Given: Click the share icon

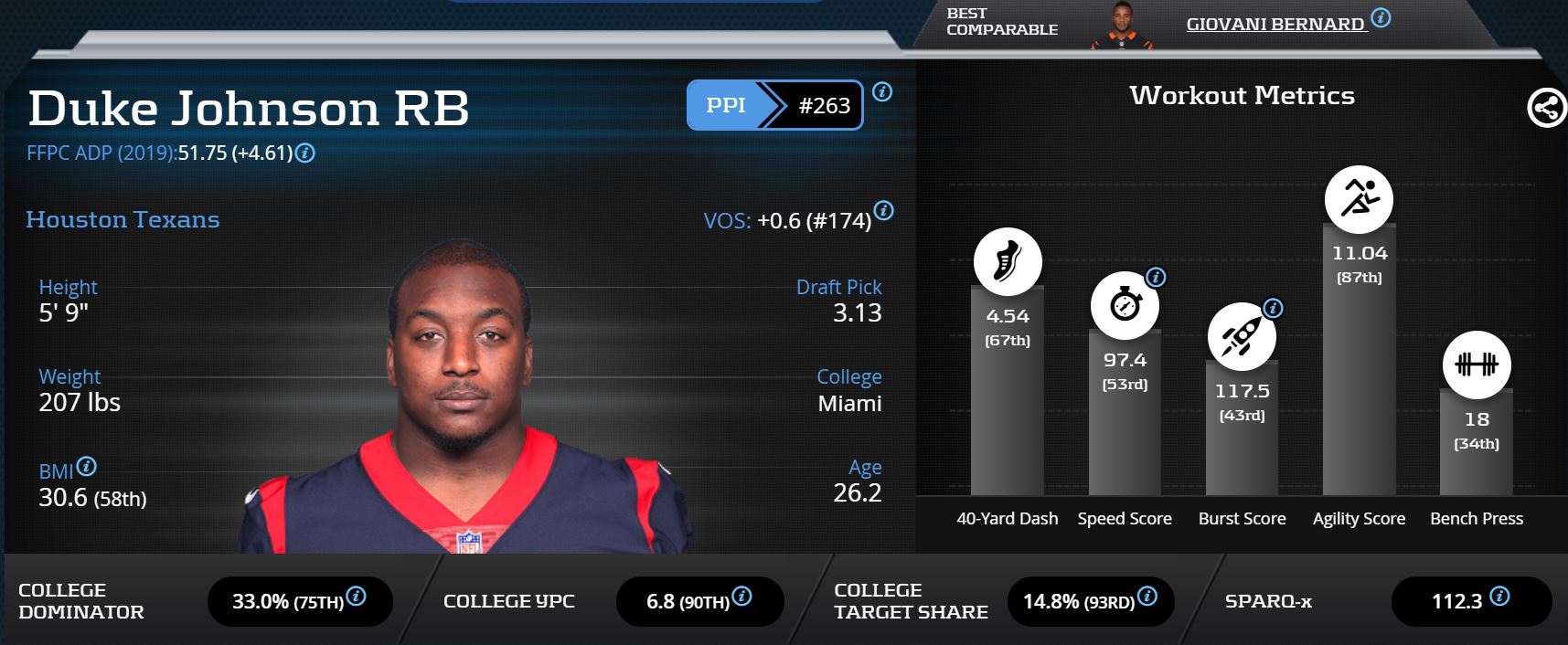Looking at the screenshot, I should (1545, 109).
